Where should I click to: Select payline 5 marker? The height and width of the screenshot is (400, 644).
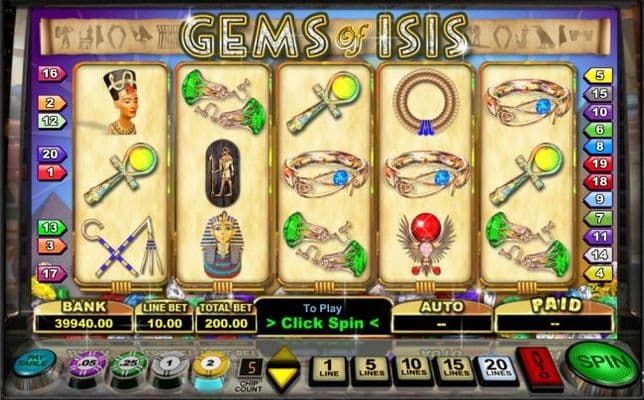(x=599, y=76)
